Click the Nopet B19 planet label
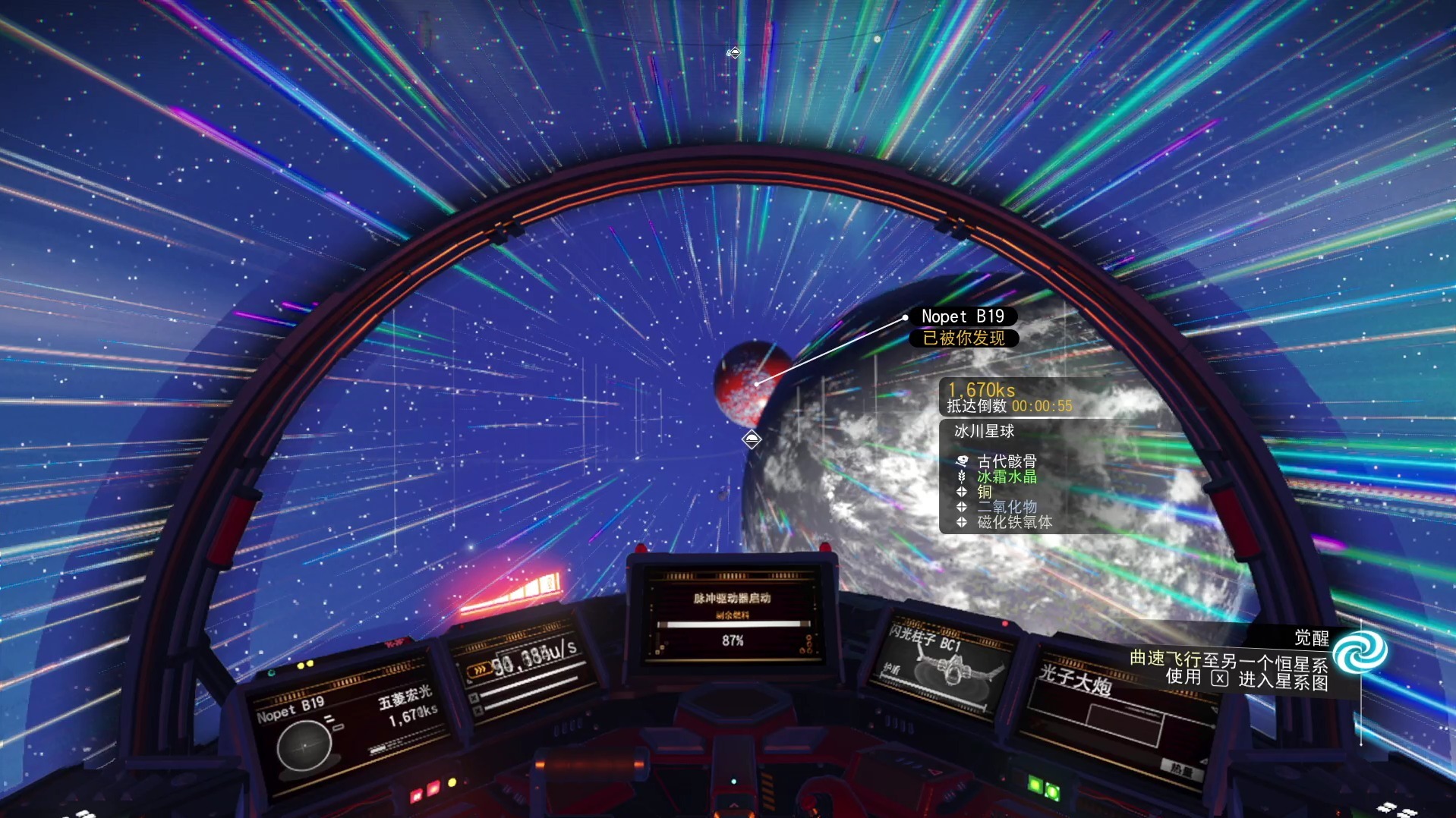1456x818 pixels. point(963,316)
